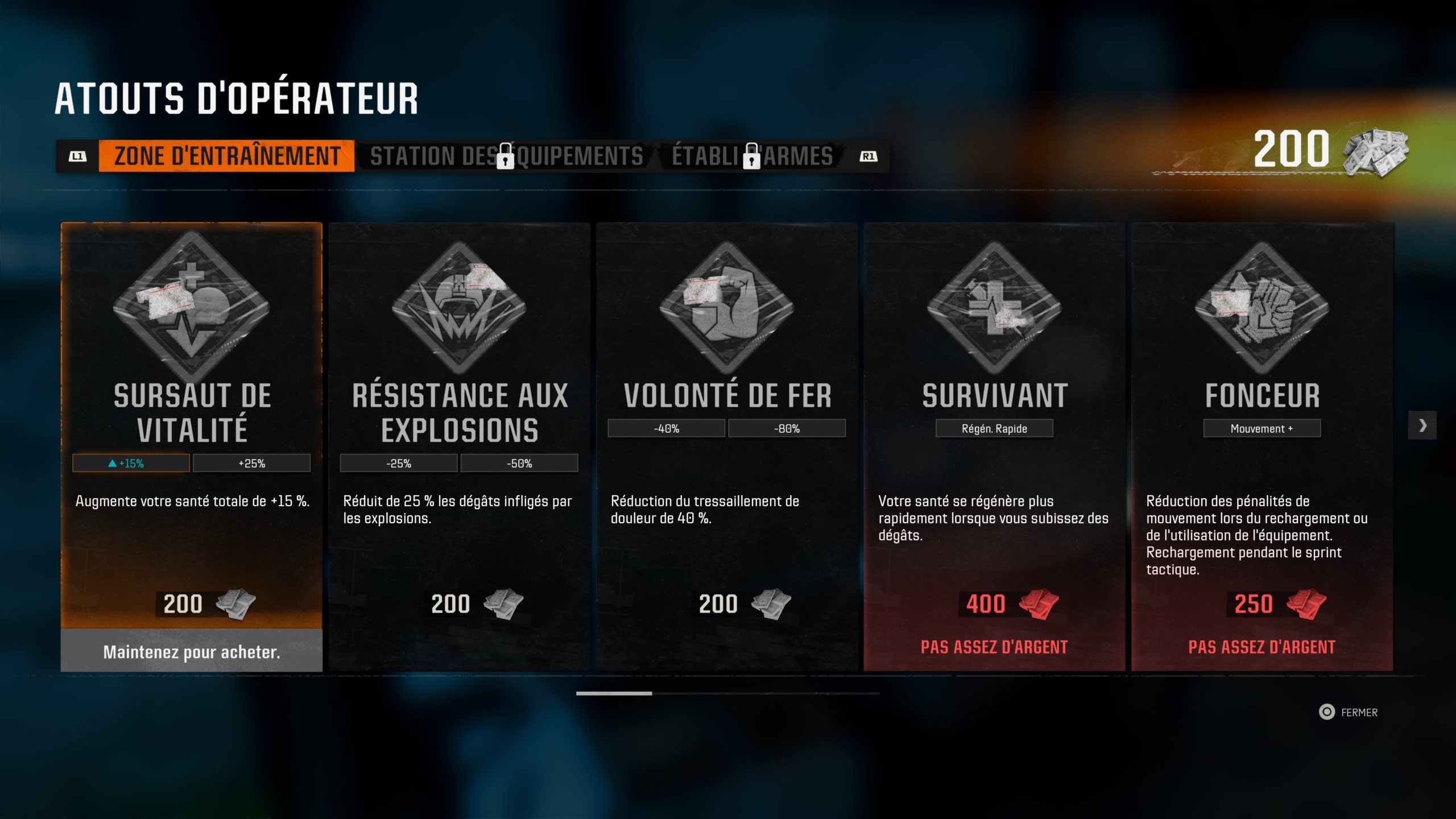The image size is (1456, 819).
Task: Click the horizontal scroll indicator bar
Action: tap(727, 693)
